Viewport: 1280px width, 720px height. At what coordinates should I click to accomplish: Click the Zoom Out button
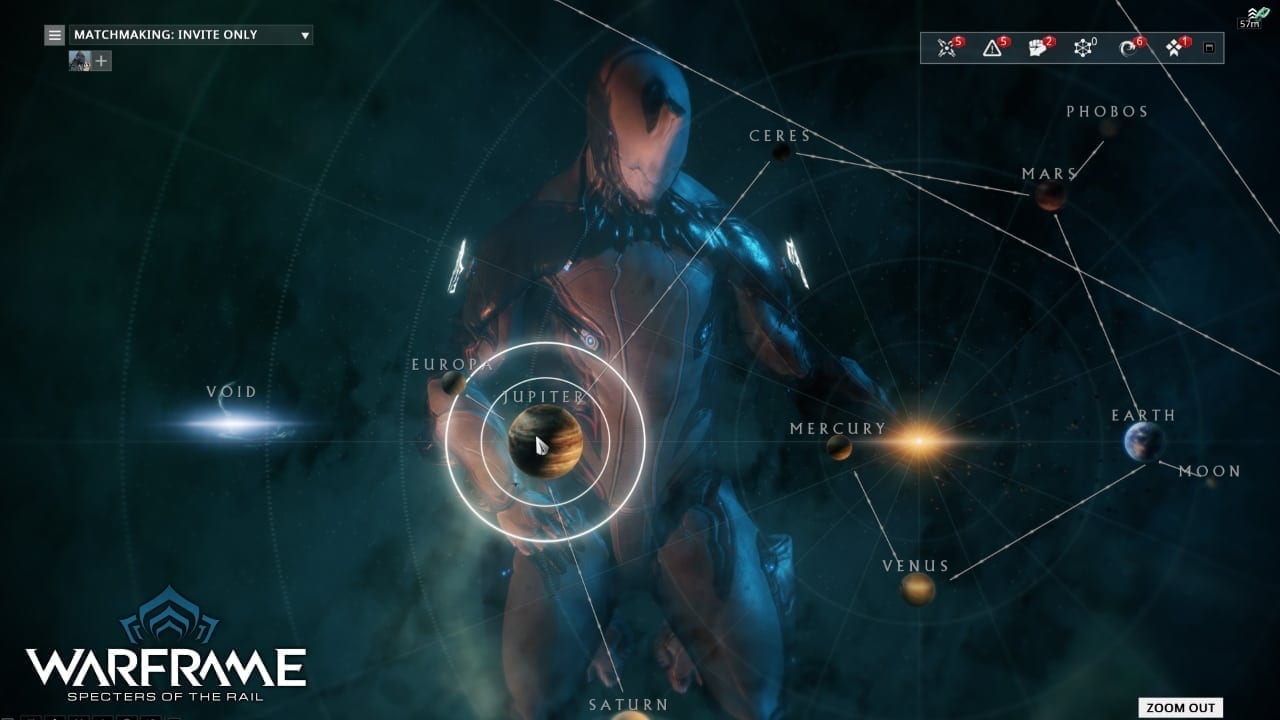tap(1180, 707)
